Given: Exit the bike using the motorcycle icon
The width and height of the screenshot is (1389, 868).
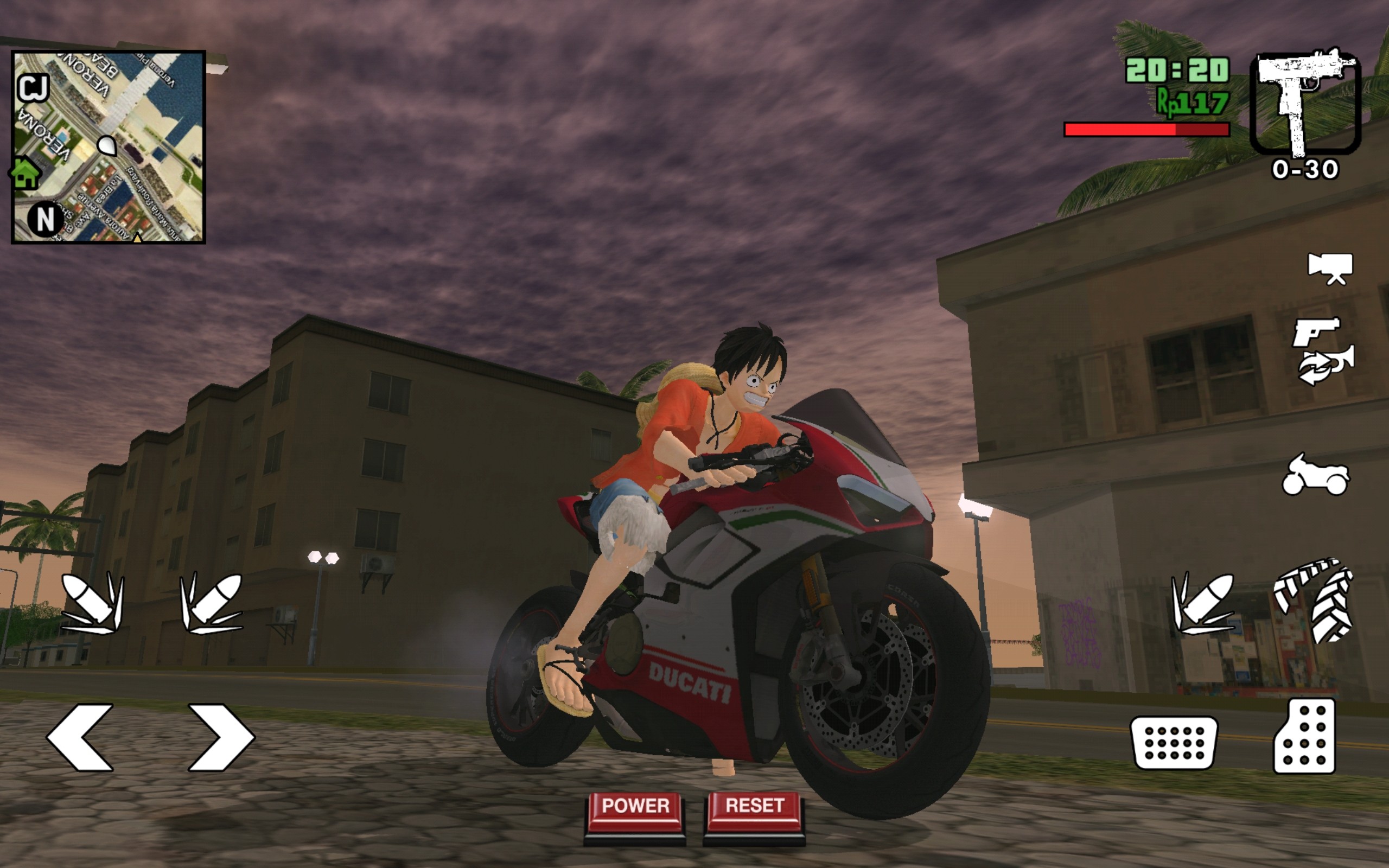Looking at the screenshot, I should tap(1316, 475).
